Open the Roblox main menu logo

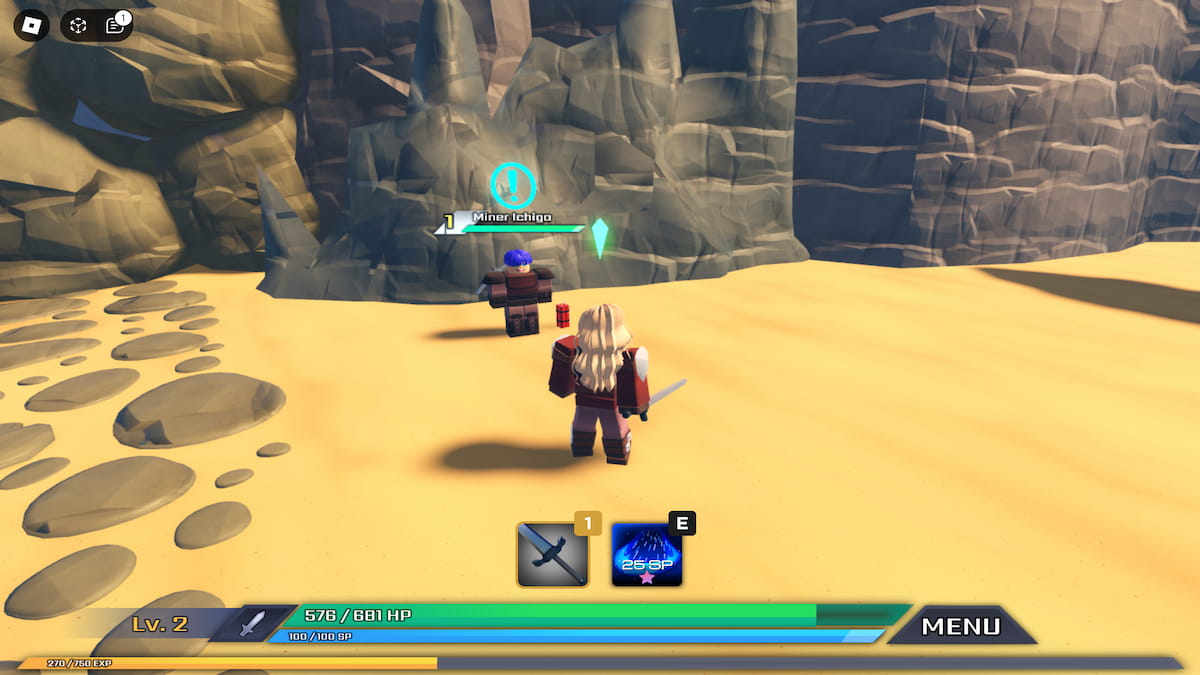[x=31, y=24]
